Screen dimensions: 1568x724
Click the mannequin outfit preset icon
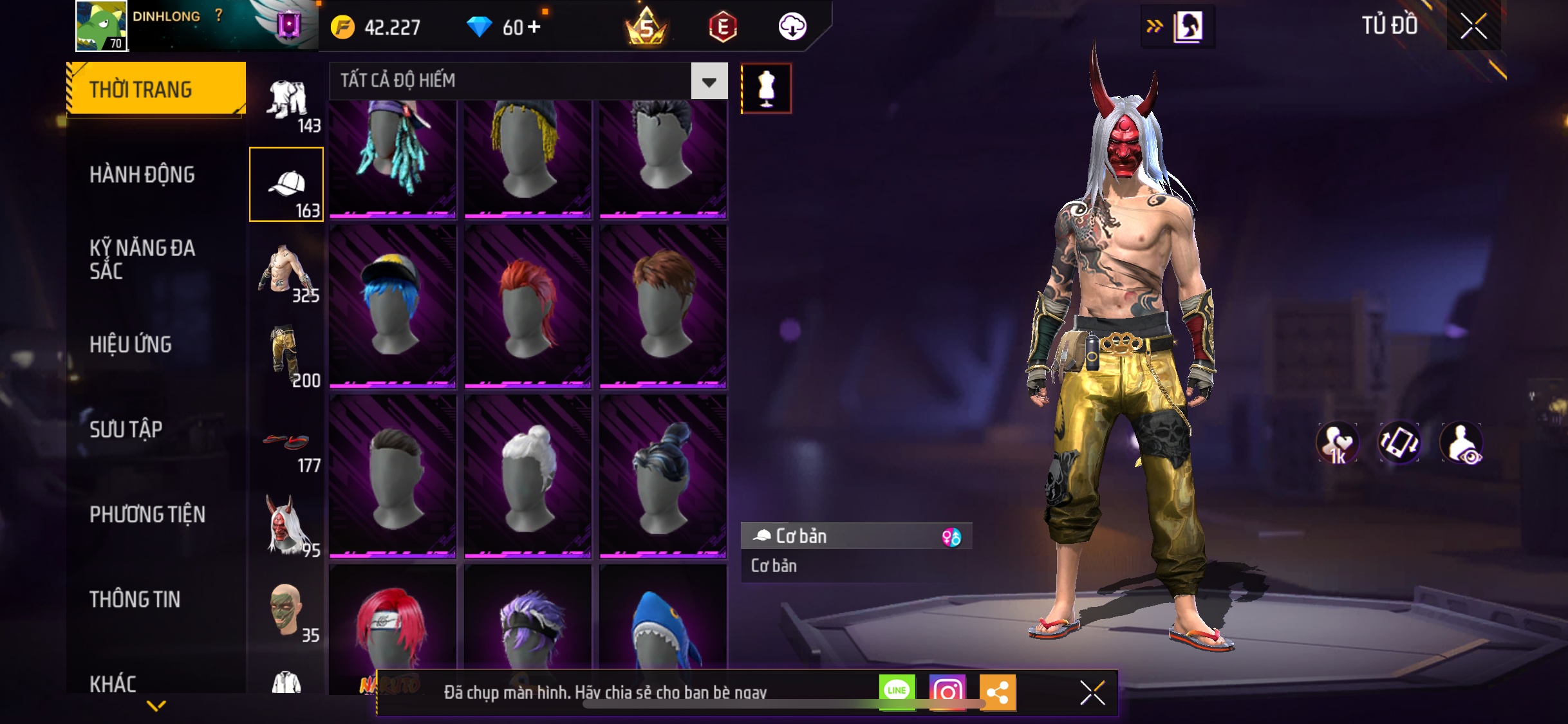766,89
